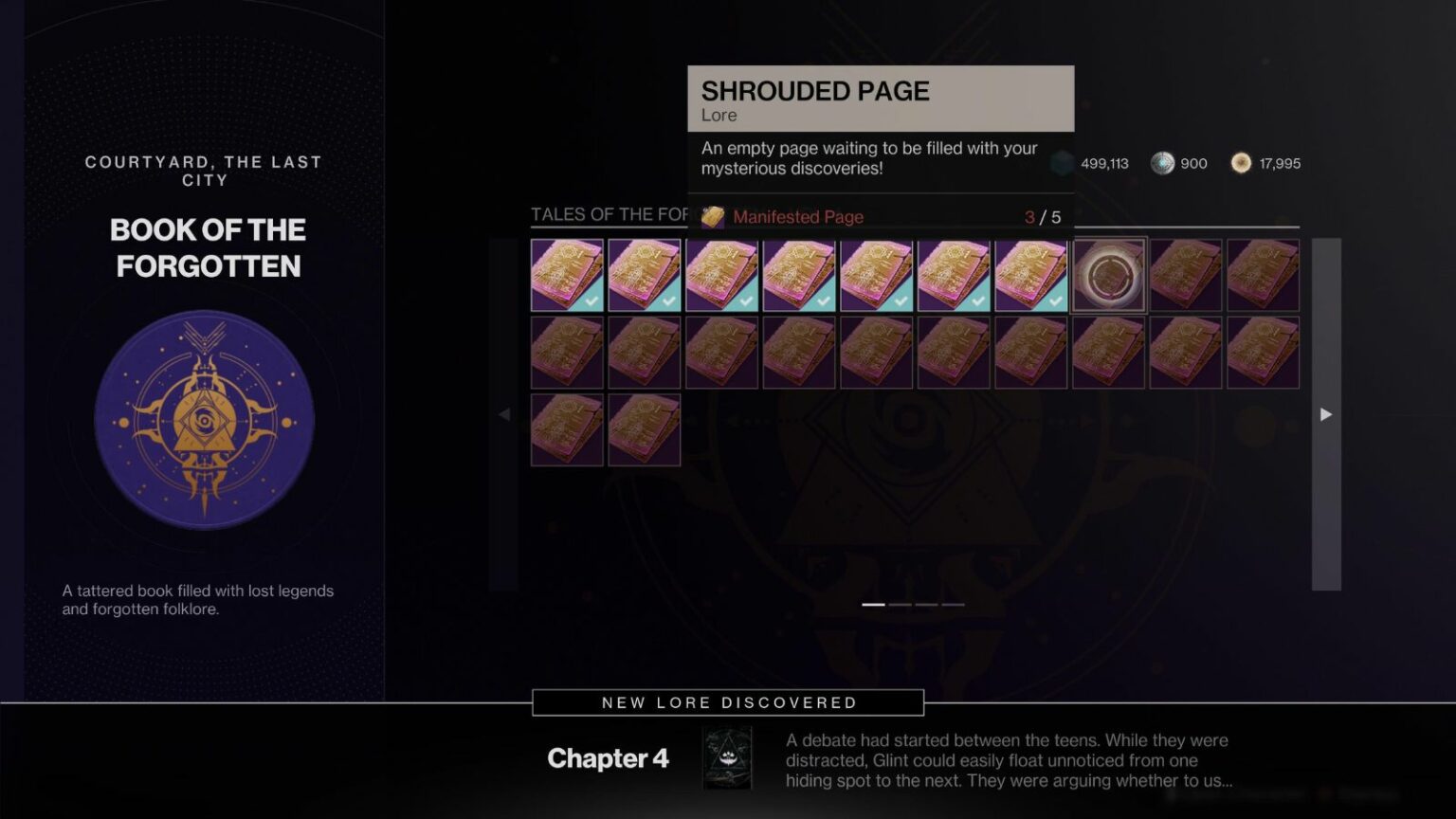This screenshot has width=1456, height=819.
Task: Open the glowing Shrouded Page orb
Action: [x=1108, y=276]
